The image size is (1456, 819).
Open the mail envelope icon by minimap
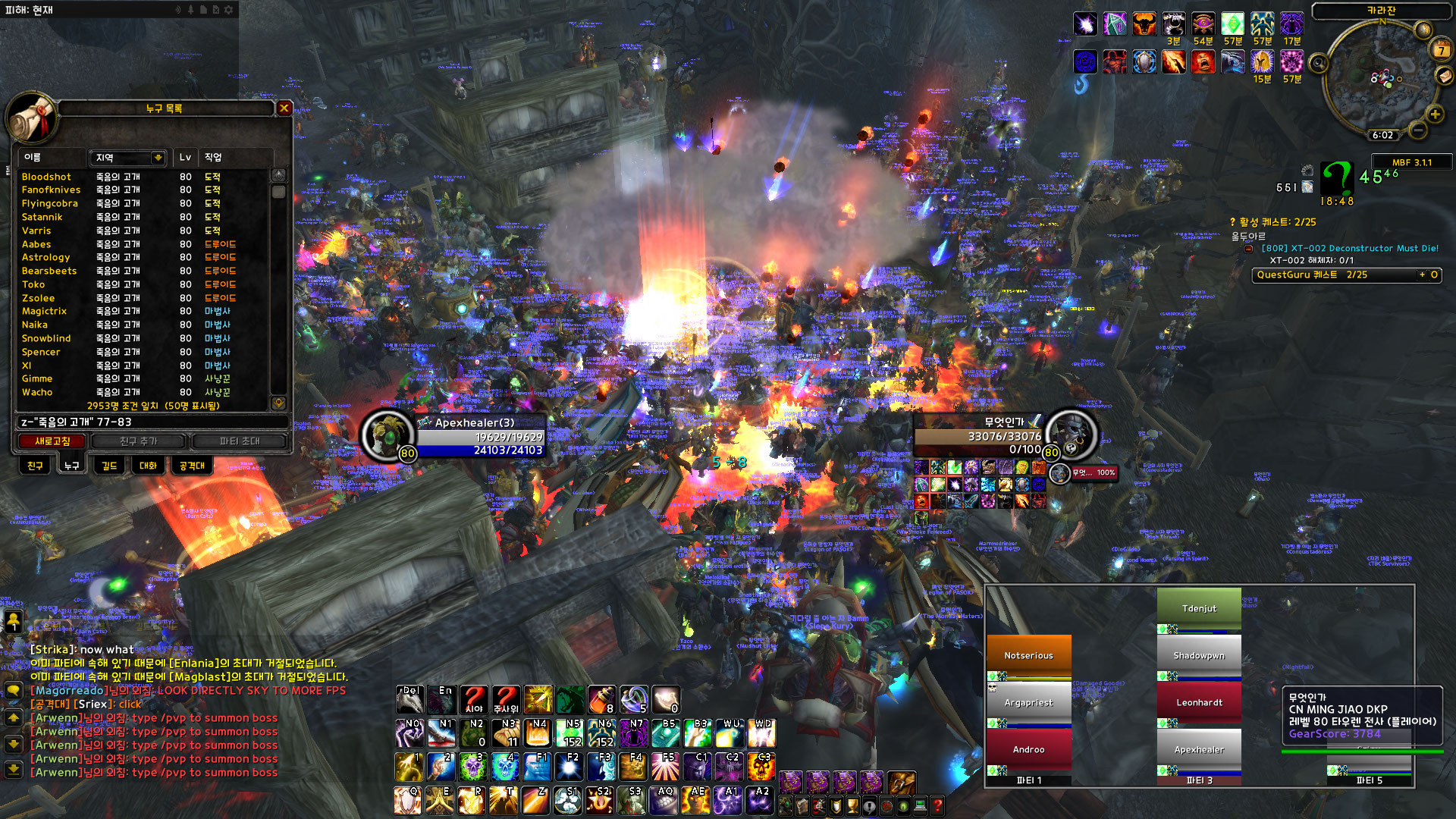point(1445,76)
